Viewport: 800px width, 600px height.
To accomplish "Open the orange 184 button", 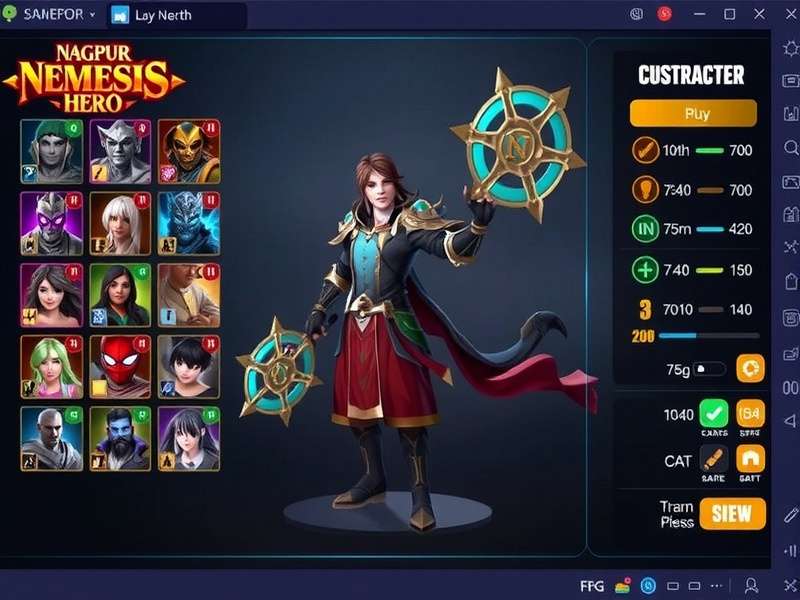I will pos(750,413).
